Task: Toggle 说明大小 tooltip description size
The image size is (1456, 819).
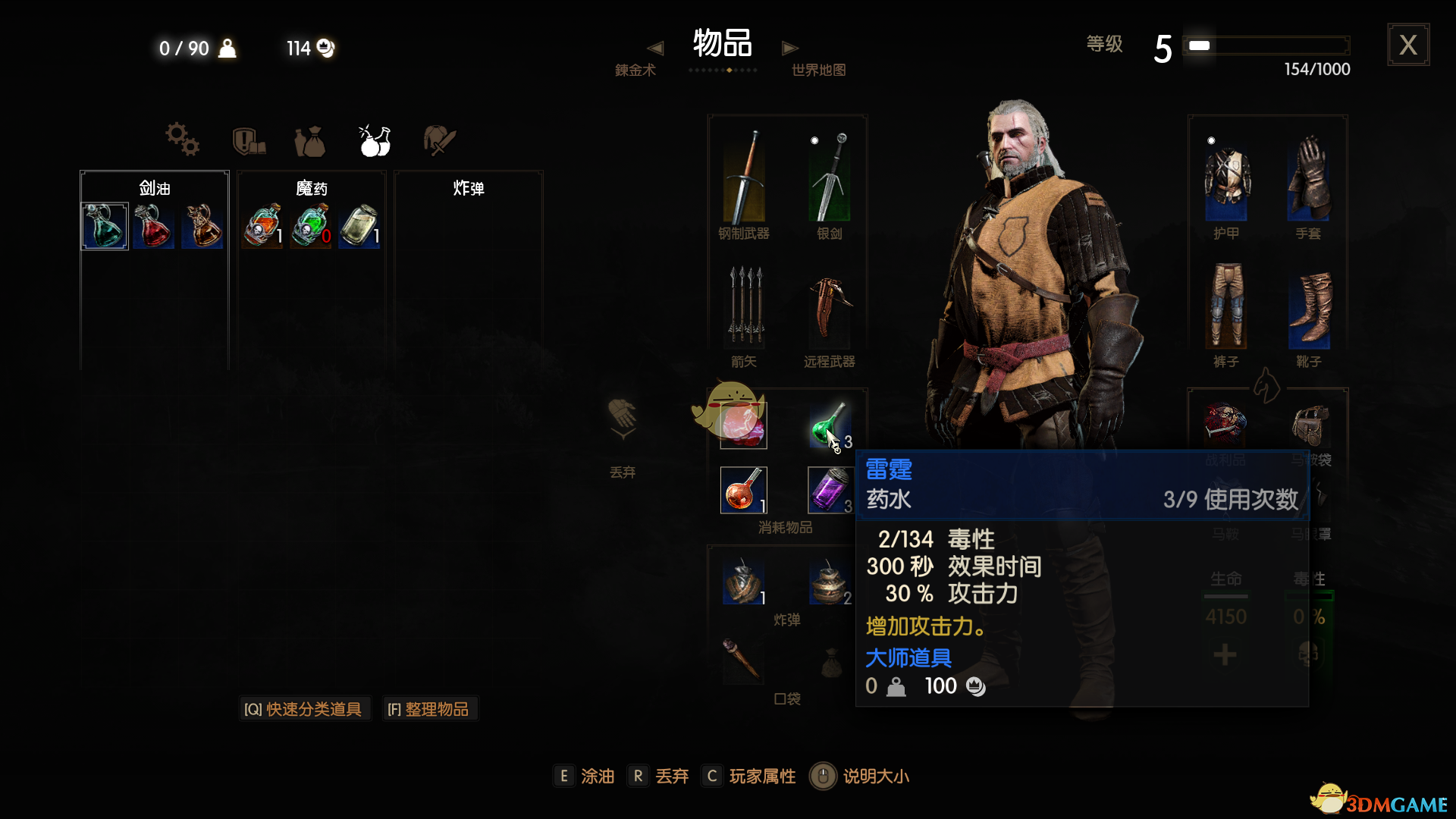Action: tap(871, 776)
